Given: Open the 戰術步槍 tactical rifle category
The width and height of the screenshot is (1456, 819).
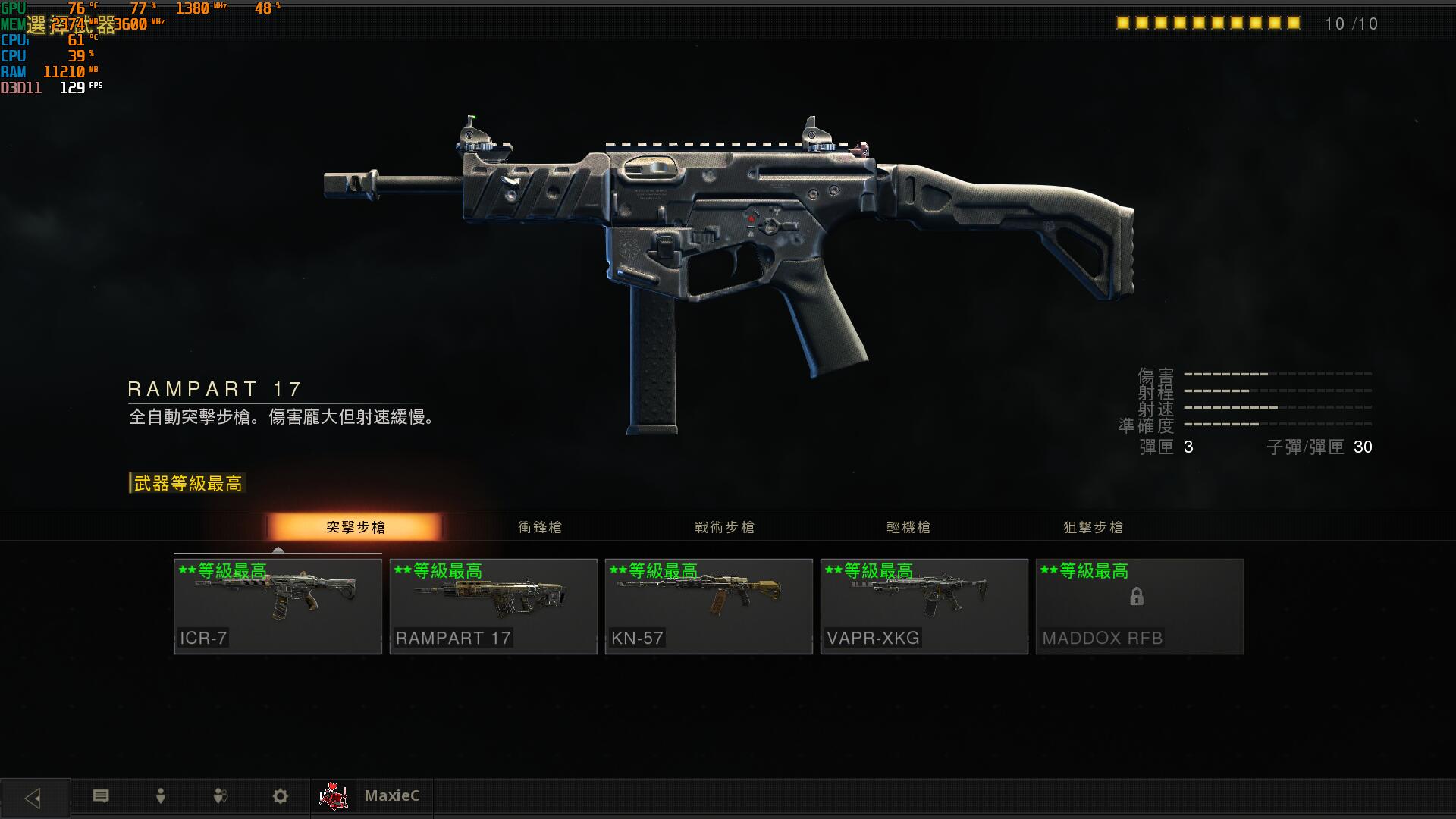Looking at the screenshot, I should pos(724,527).
